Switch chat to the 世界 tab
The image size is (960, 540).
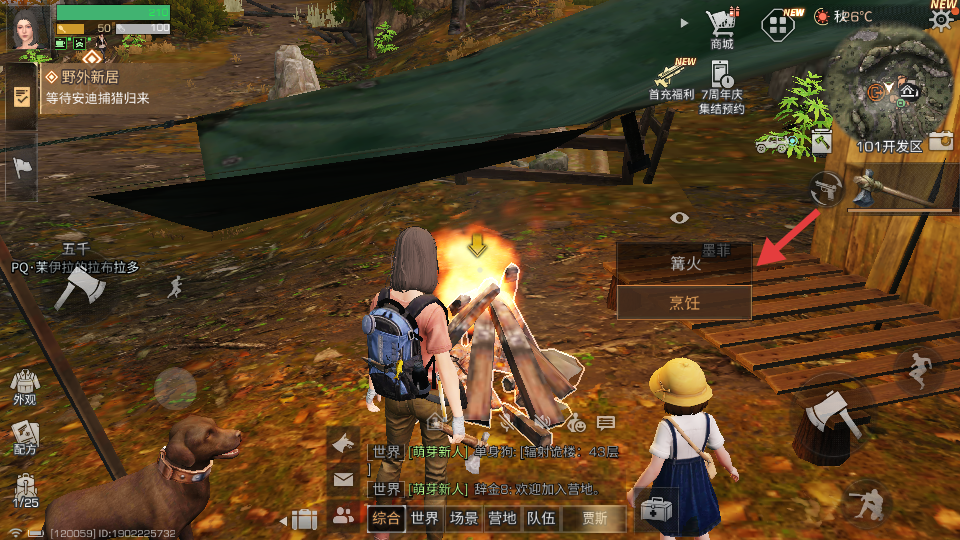(x=424, y=518)
